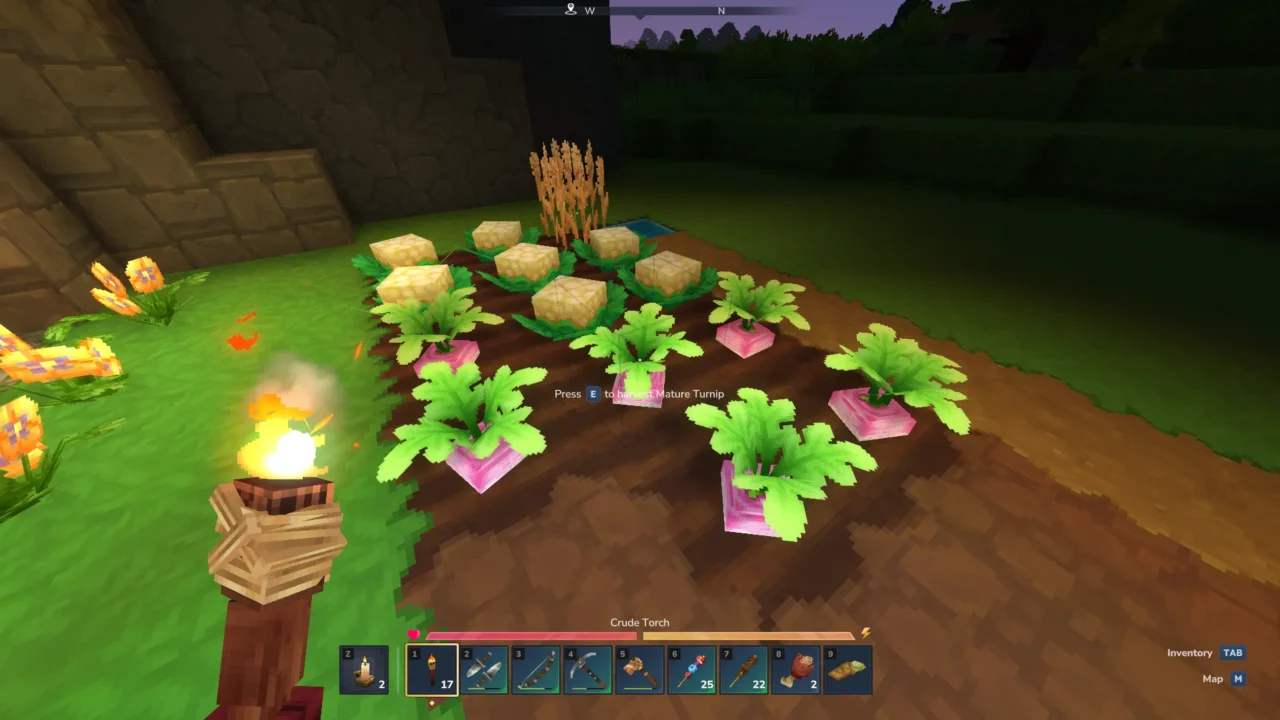Select the meat skewer stack of 22
Screen dimensions: 1280x720
pyautogui.click(x=744, y=670)
